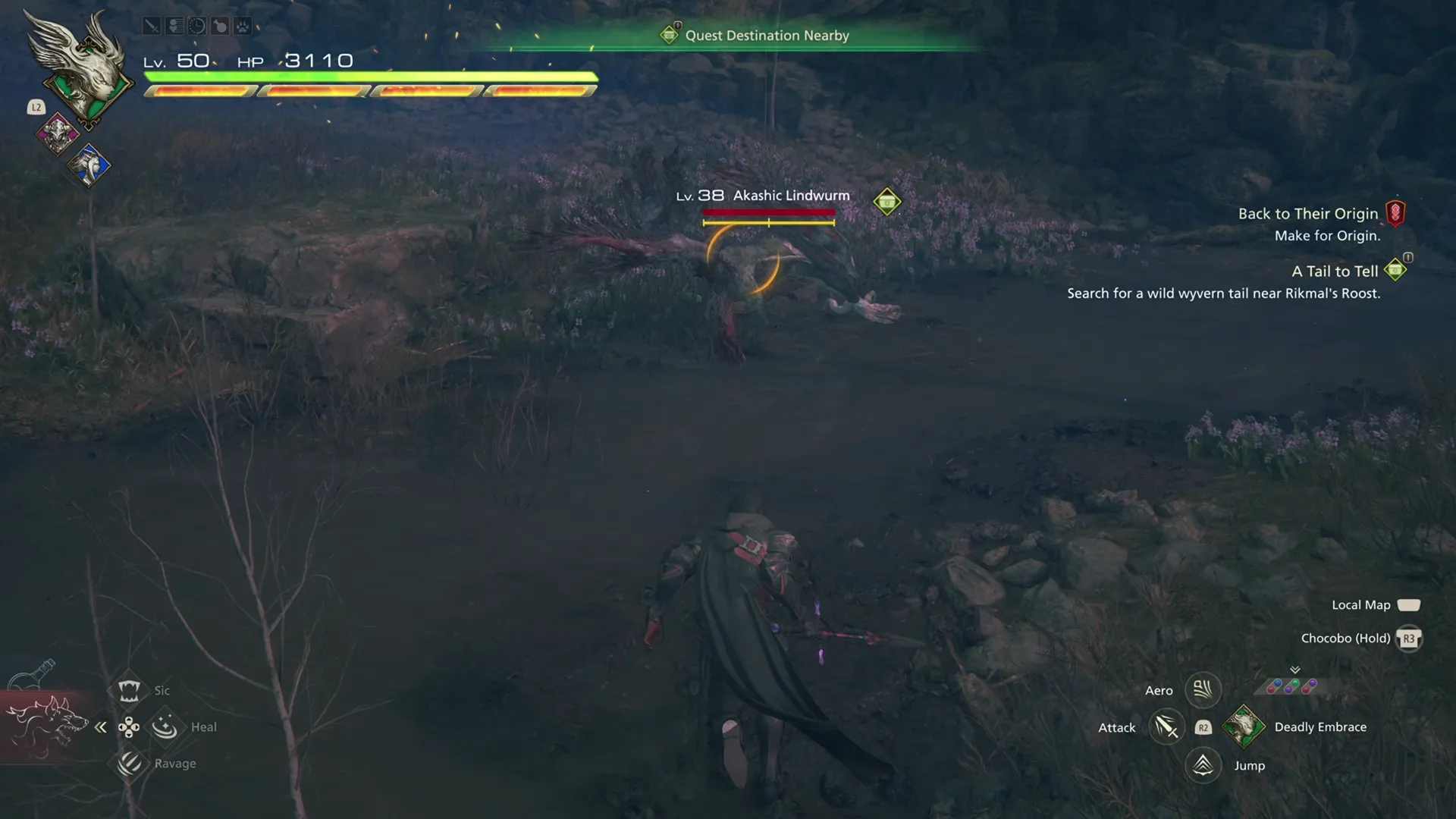This screenshot has width=1456, height=819.
Task: Click the Jump action icon
Action: [x=1204, y=765]
